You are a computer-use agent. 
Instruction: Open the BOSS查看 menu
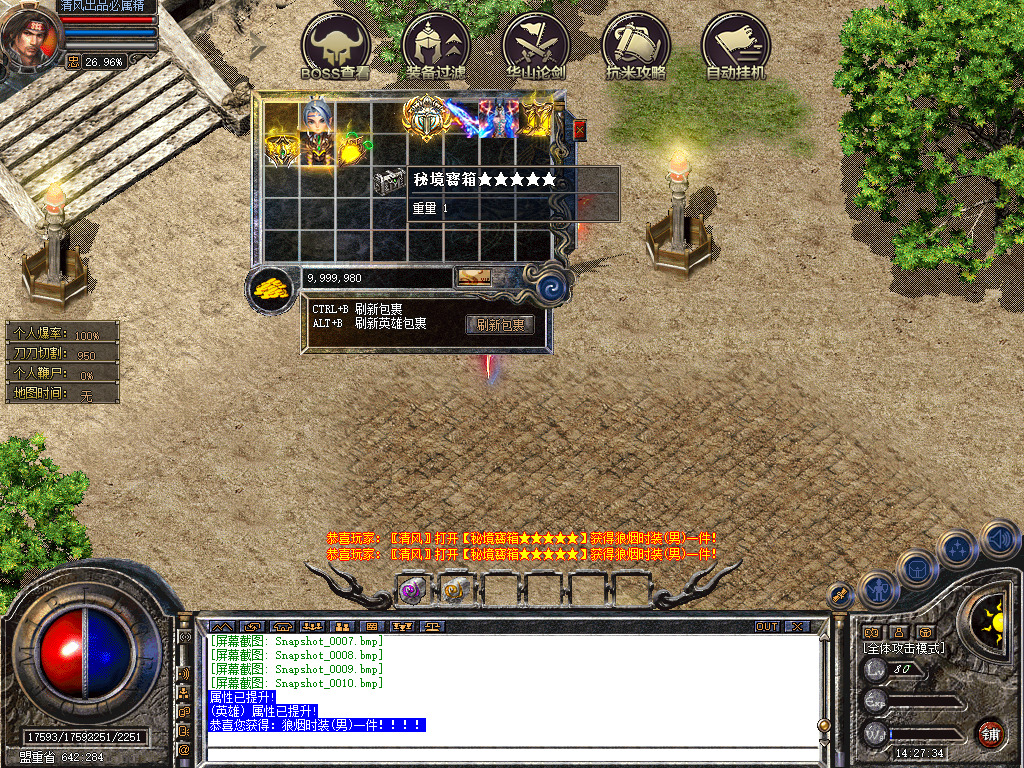pos(336,47)
